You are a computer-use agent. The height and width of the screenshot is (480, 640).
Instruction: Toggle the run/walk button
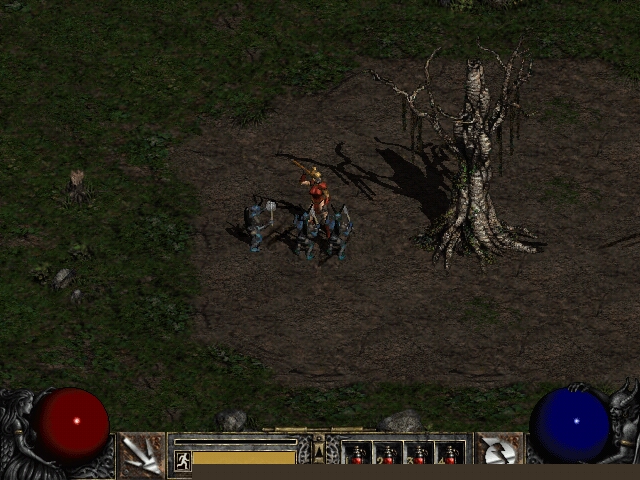pos(183,460)
